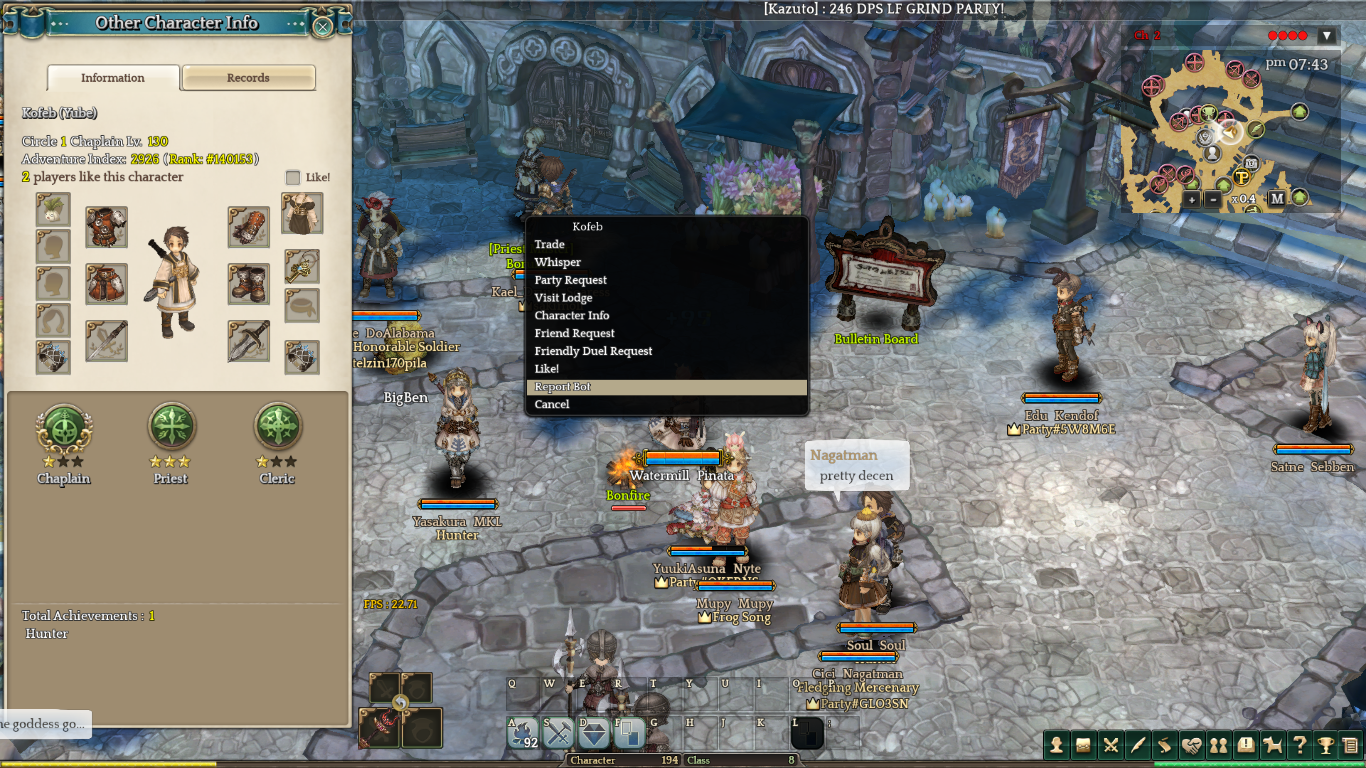Open the trophy achievements icon
This screenshot has height=768, width=1366.
tap(1325, 745)
